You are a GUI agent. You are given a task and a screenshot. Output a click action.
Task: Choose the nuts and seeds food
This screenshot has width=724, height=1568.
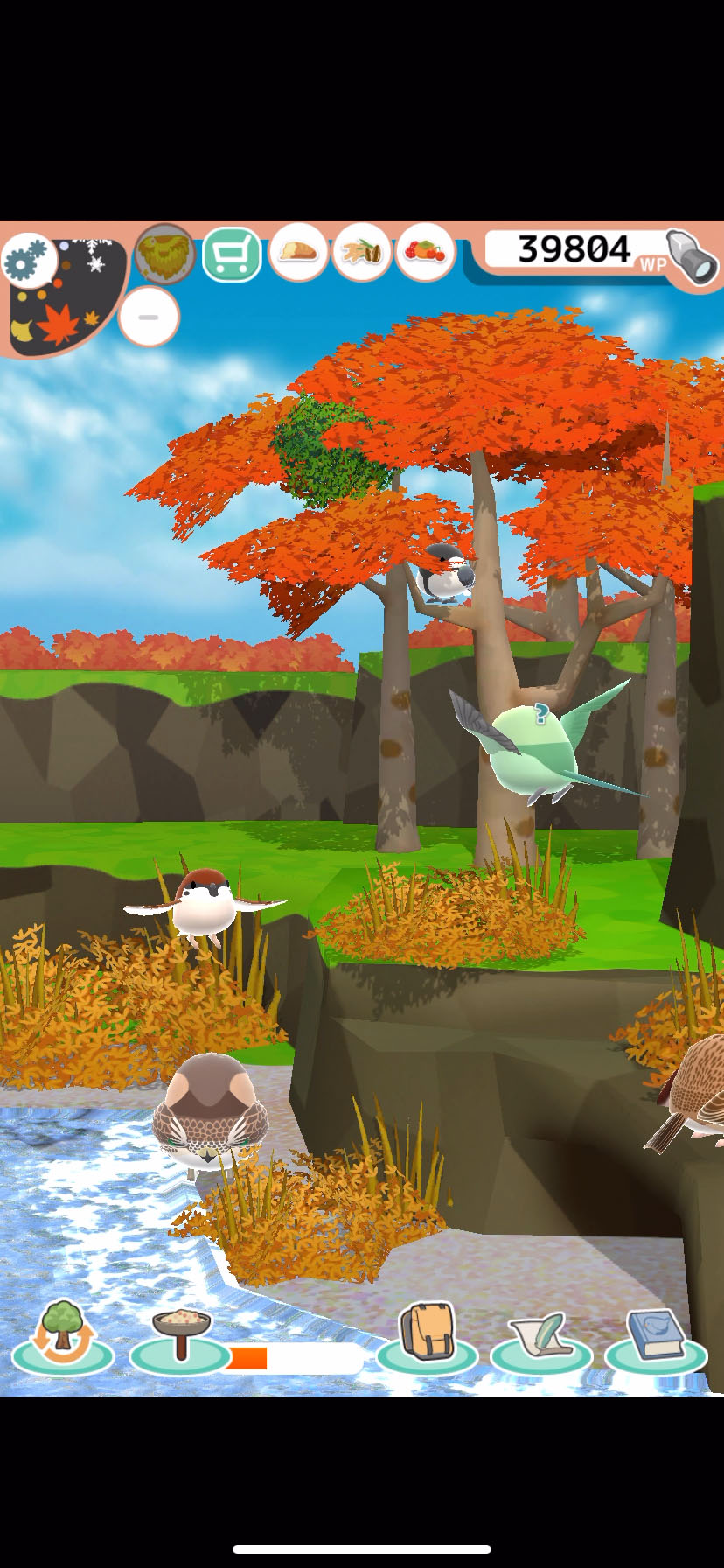tap(361, 253)
